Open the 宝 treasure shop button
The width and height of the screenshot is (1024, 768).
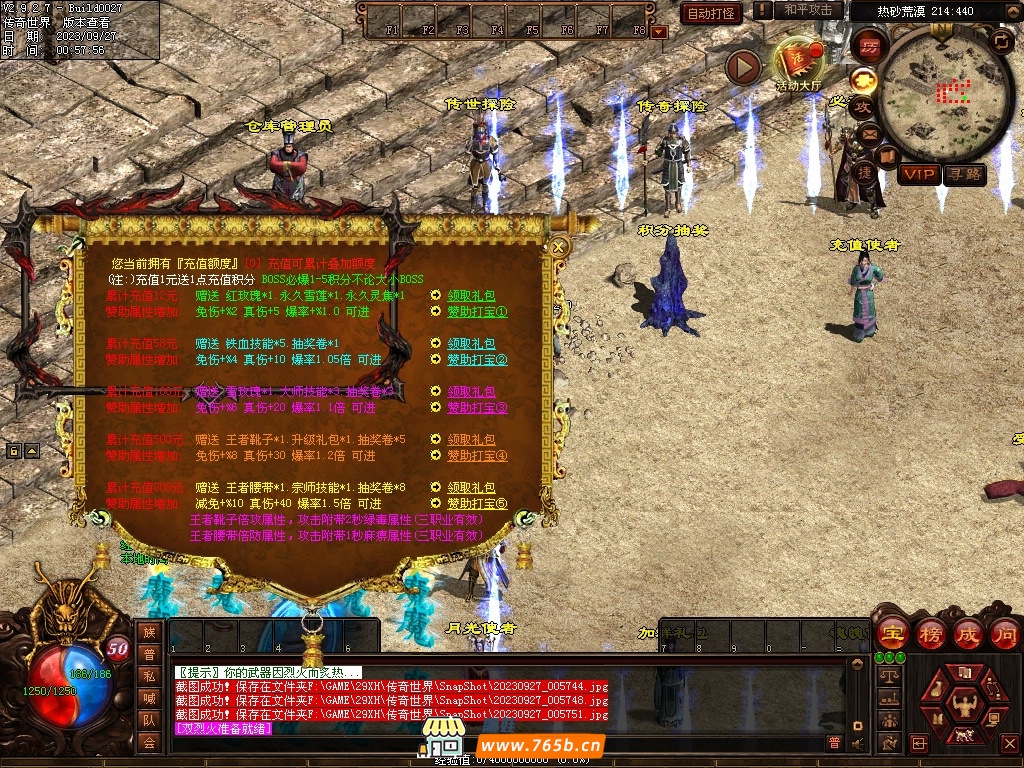pyautogui.click(x=892, y=633)
